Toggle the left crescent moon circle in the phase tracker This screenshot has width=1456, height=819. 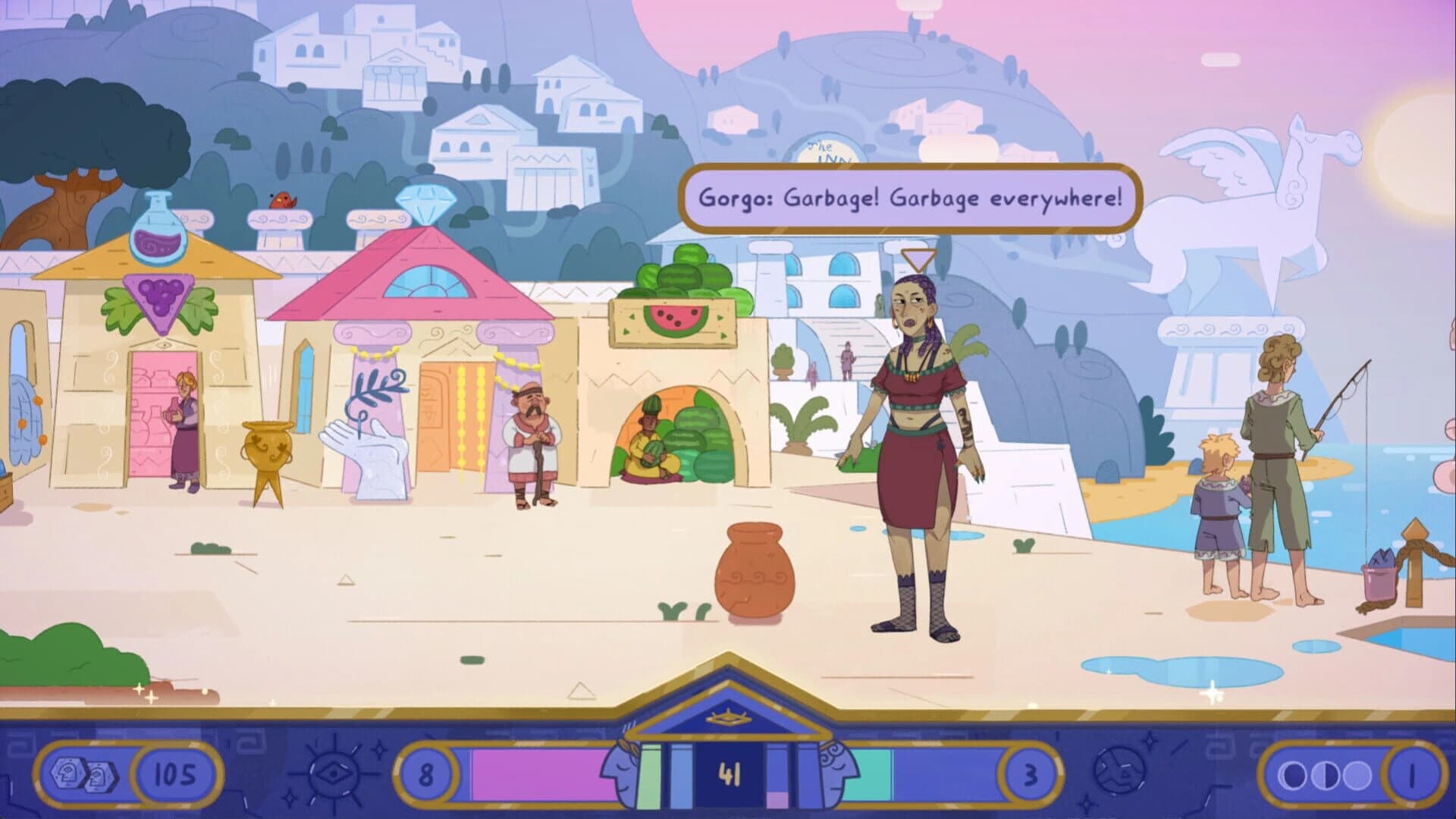pyautogui.click(x=1291, y=775)
